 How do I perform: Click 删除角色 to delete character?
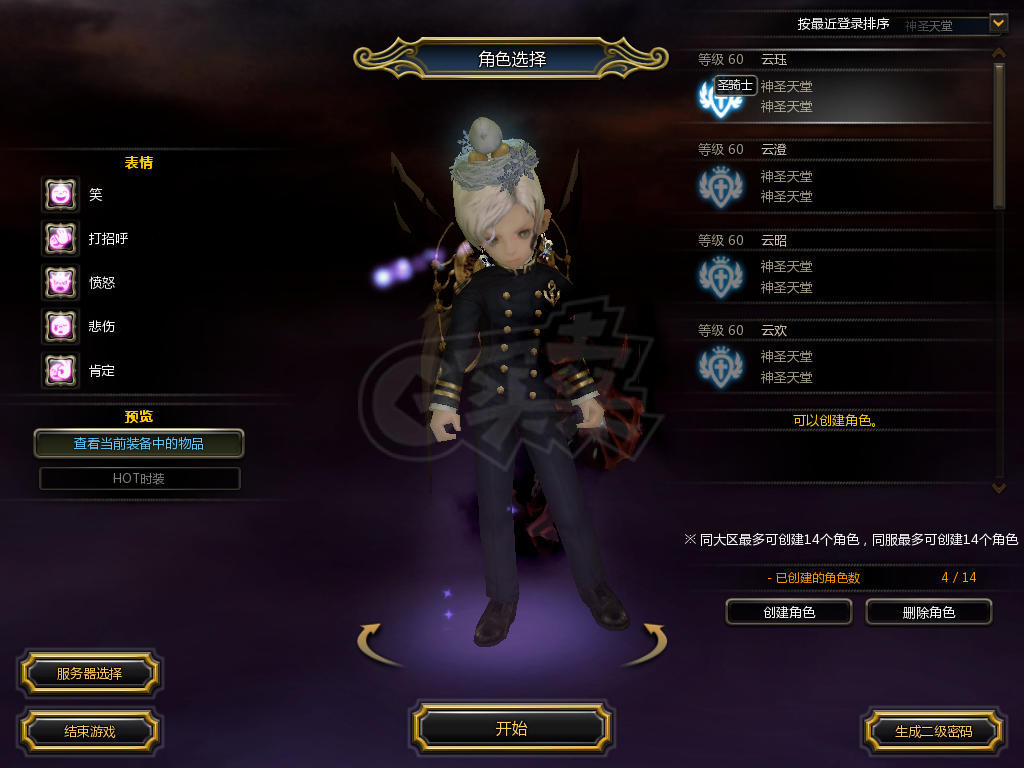click(928, 612)
